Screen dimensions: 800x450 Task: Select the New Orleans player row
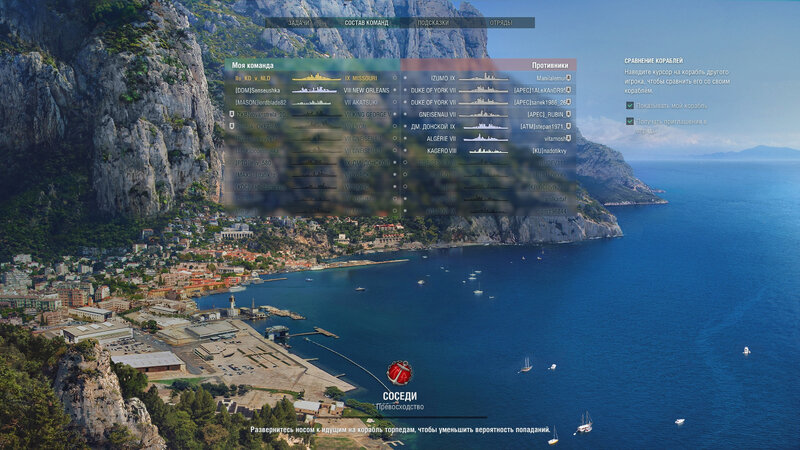[x=310, y=89]
